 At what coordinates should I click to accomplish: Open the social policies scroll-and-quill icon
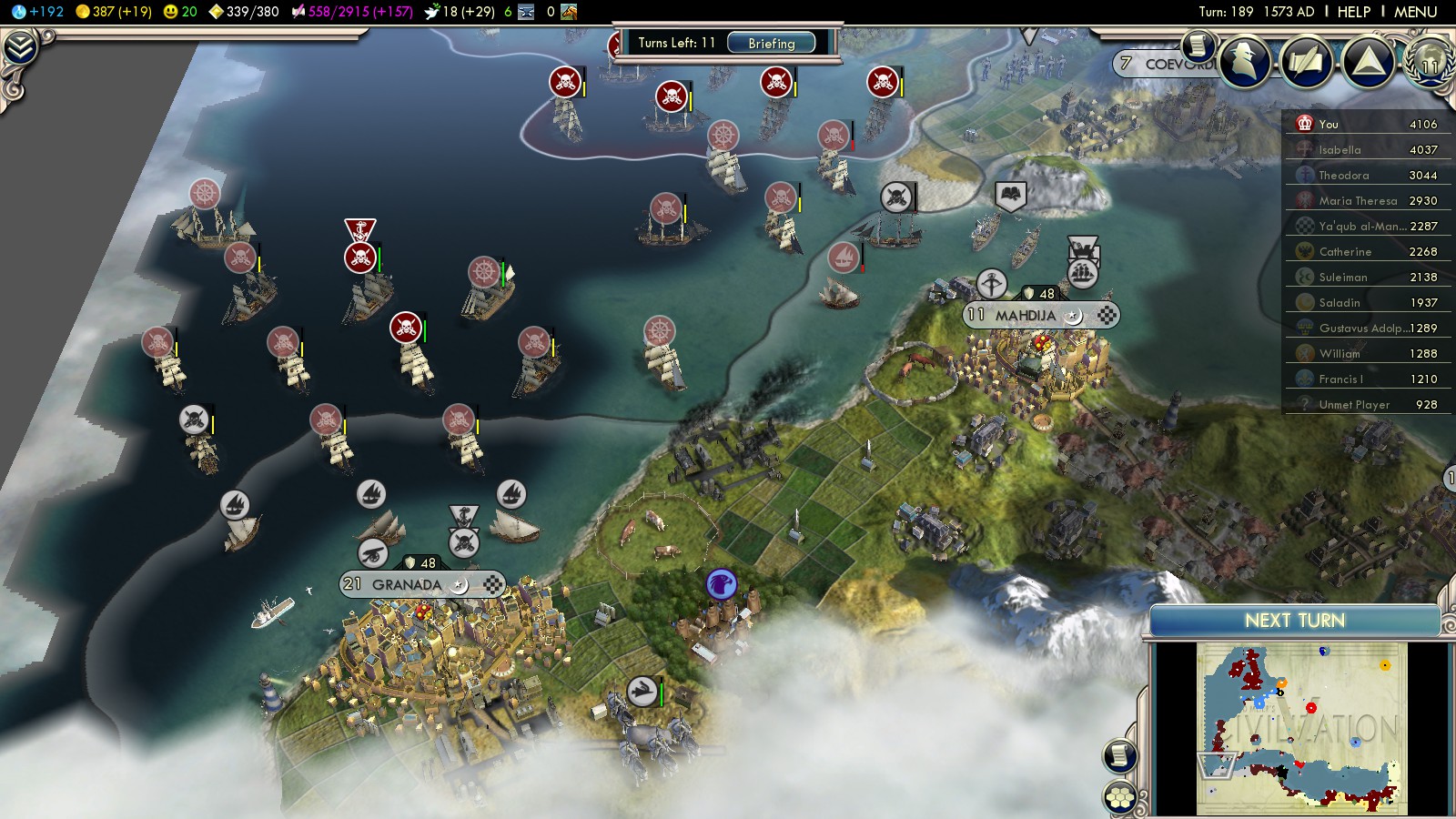[1307, 62]
